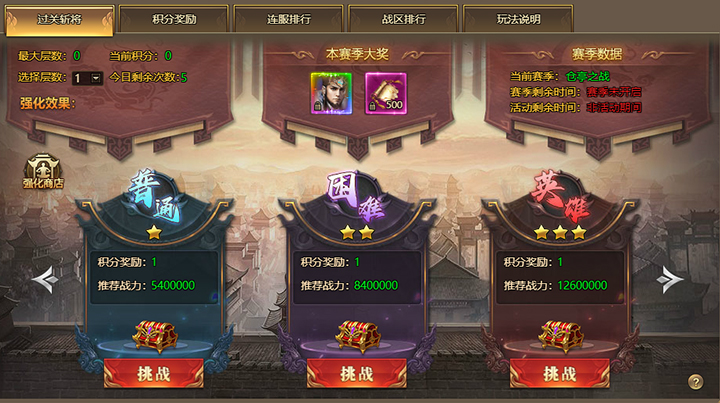Click 挑战 under 英雄 difficulty
720x403 pixels.
click(x=559, y=373)
